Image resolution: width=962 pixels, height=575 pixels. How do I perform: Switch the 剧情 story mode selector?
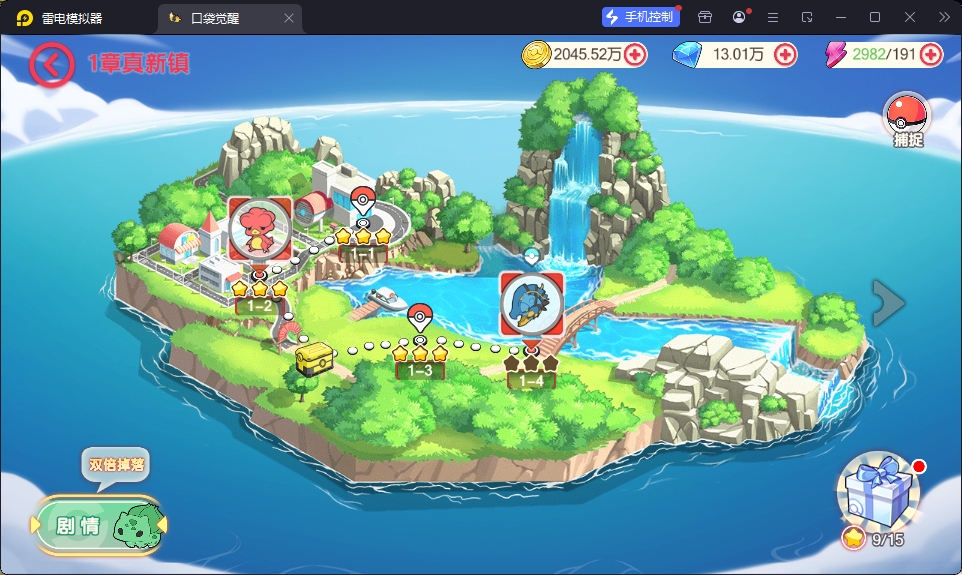(x=98, y=525)
